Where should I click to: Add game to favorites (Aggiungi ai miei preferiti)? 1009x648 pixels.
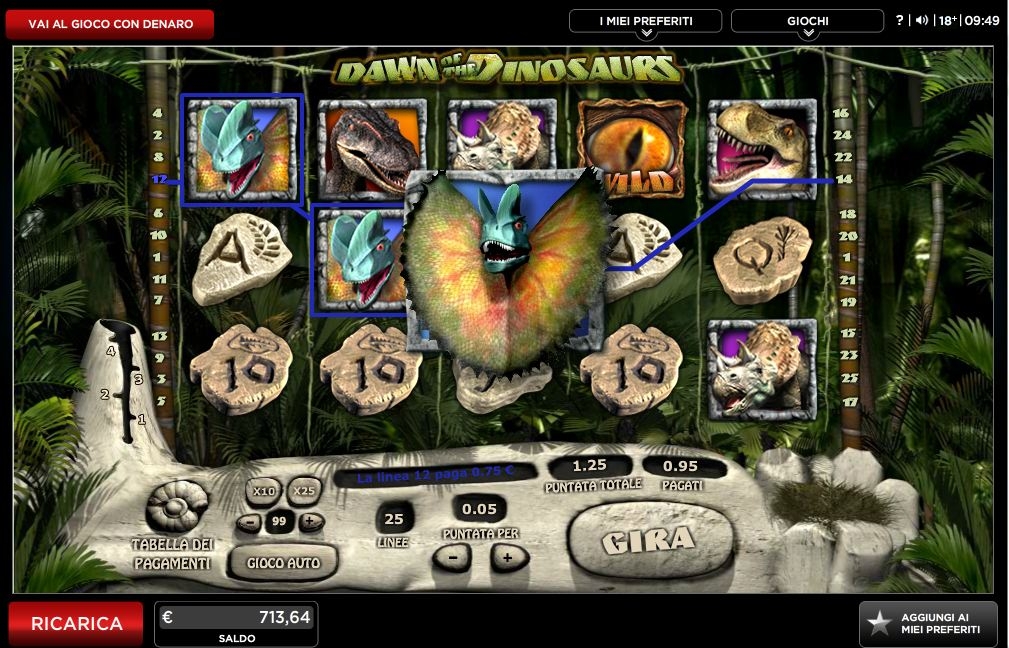click(928, 624)
